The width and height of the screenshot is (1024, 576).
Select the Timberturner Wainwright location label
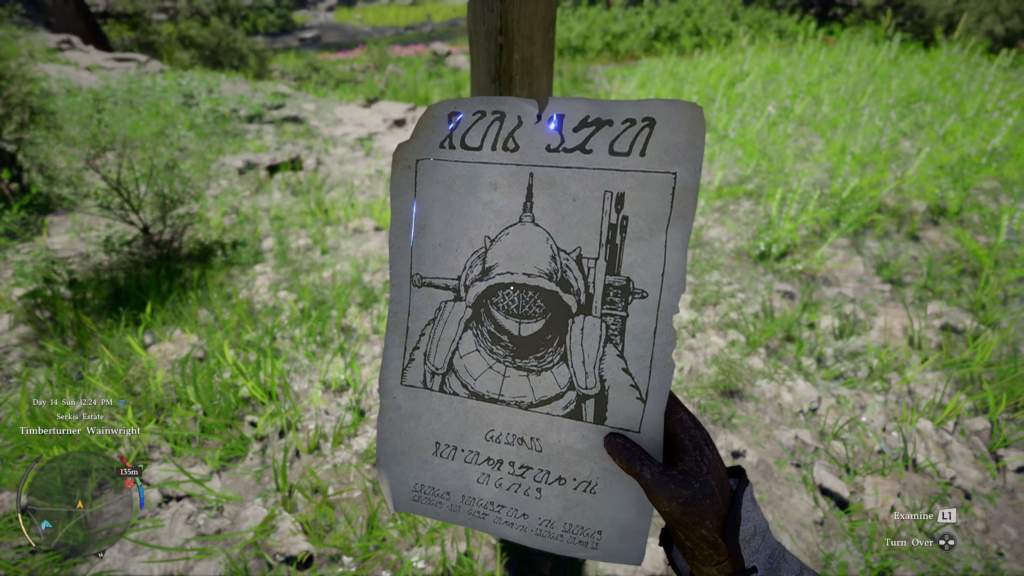80,431
